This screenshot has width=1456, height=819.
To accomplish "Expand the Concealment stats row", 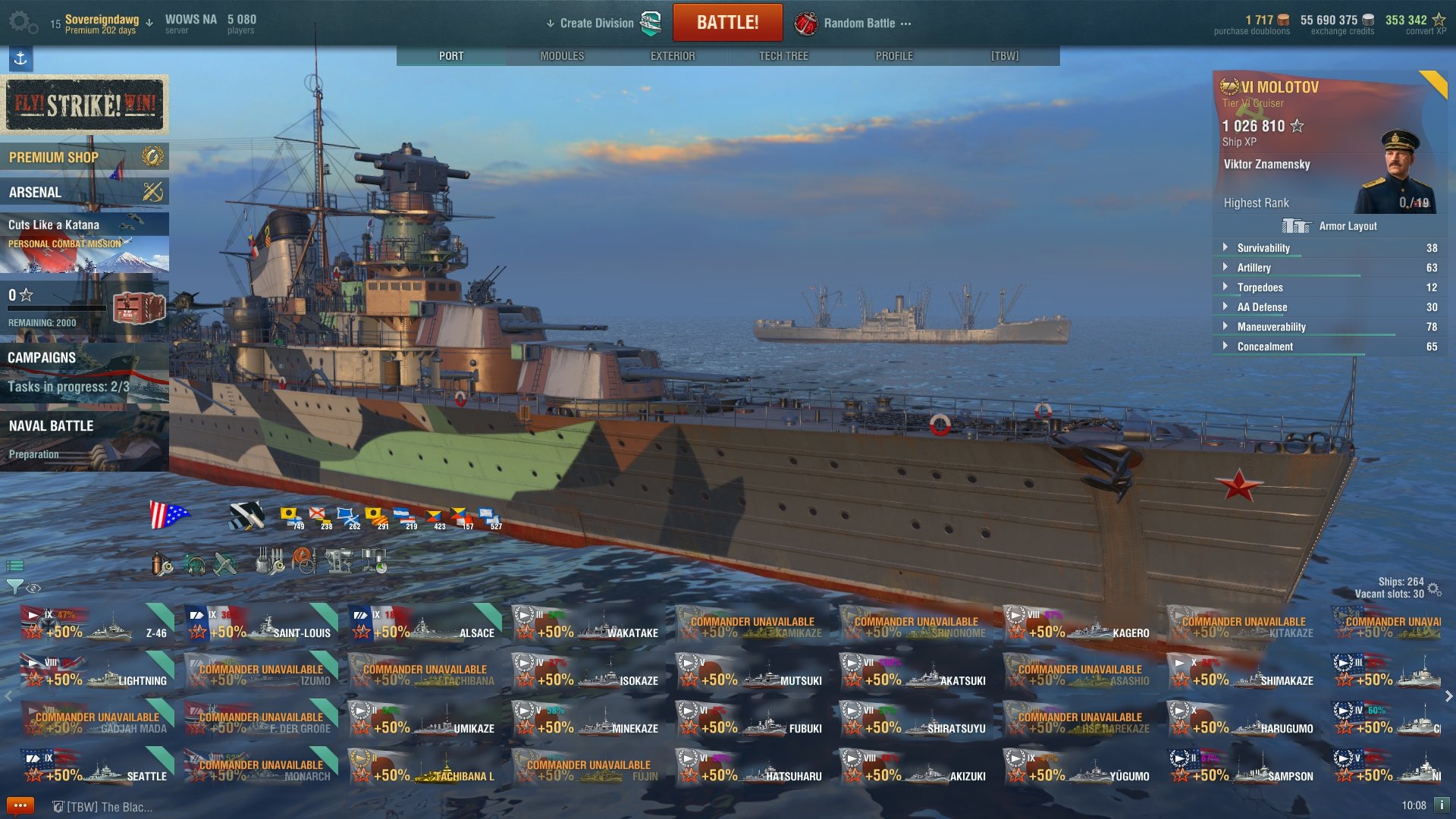I will (x=1264, y=347).
